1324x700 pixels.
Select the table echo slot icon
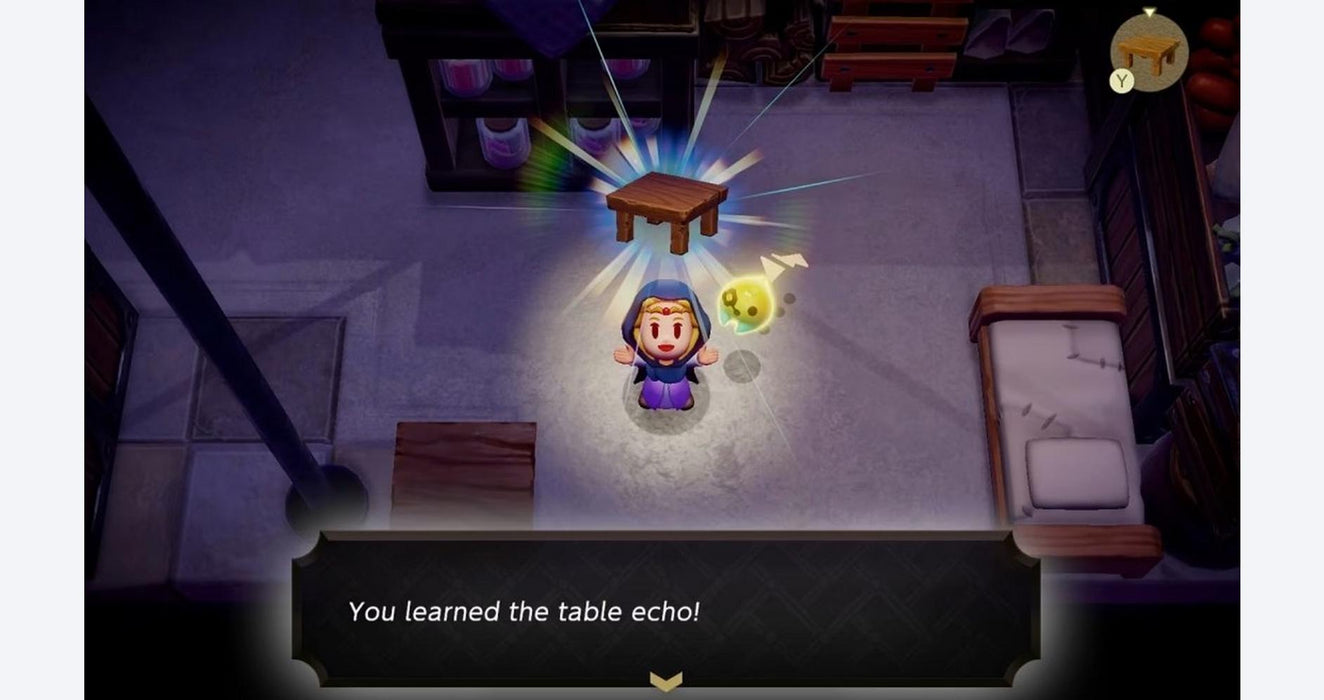point(1149,50)
